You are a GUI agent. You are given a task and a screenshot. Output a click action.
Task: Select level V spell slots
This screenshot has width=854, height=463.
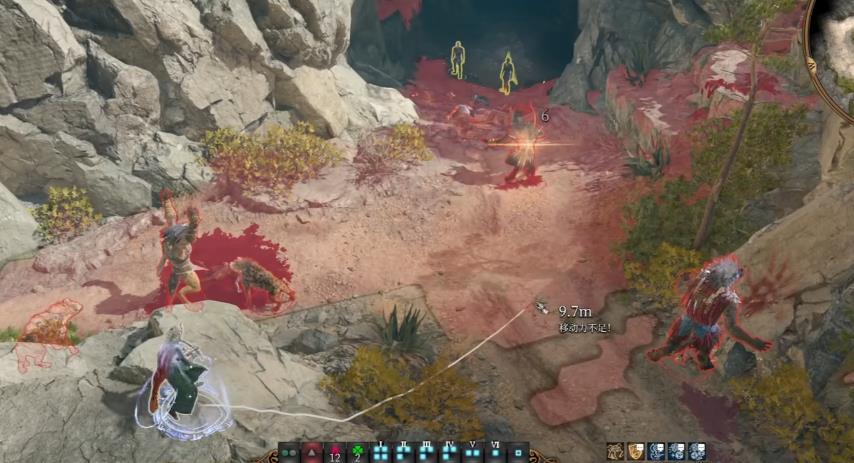tap(473, 453)
